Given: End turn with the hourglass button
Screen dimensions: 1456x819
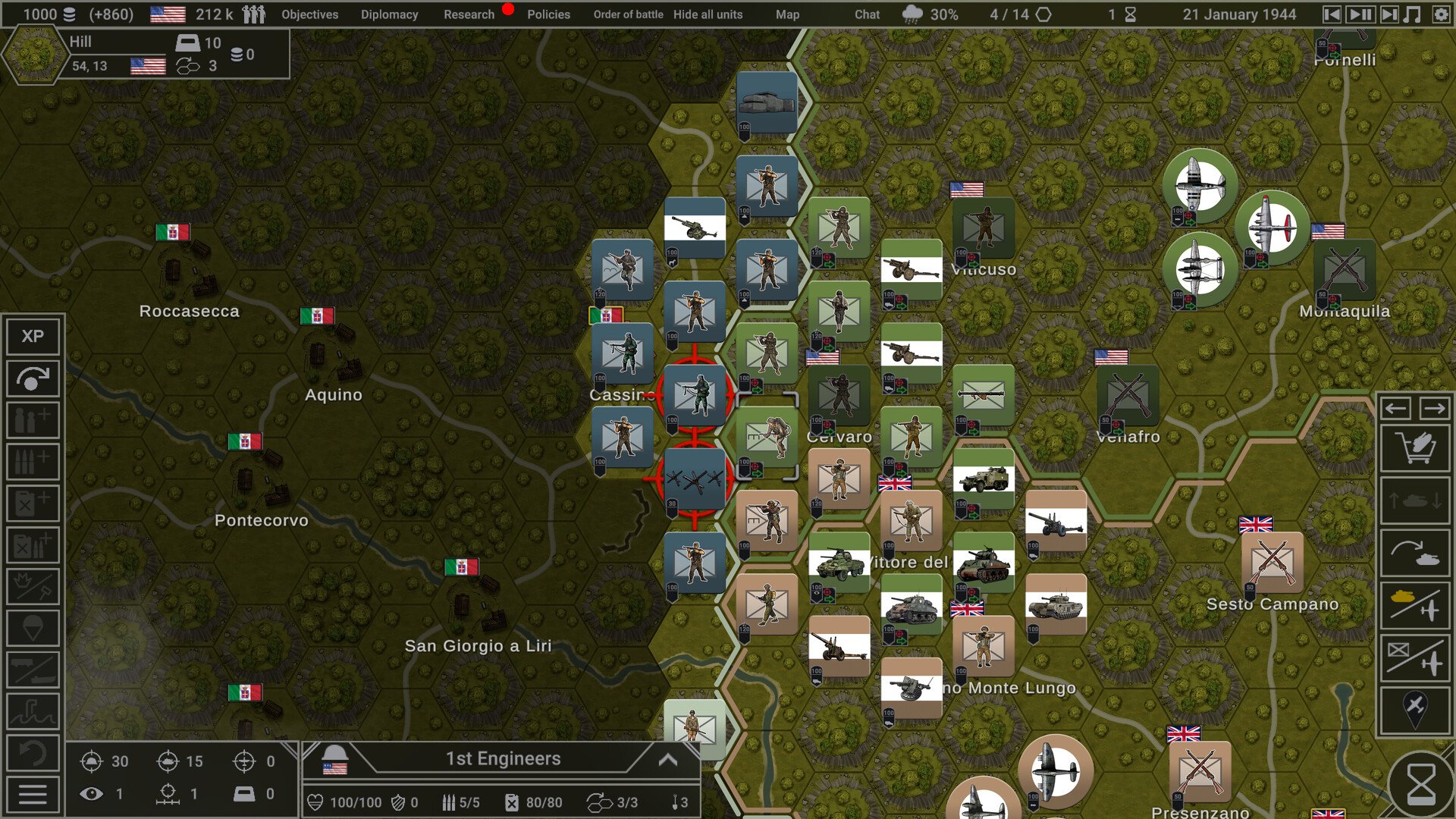Looking at the screenshot, I should click(1420, 783).
